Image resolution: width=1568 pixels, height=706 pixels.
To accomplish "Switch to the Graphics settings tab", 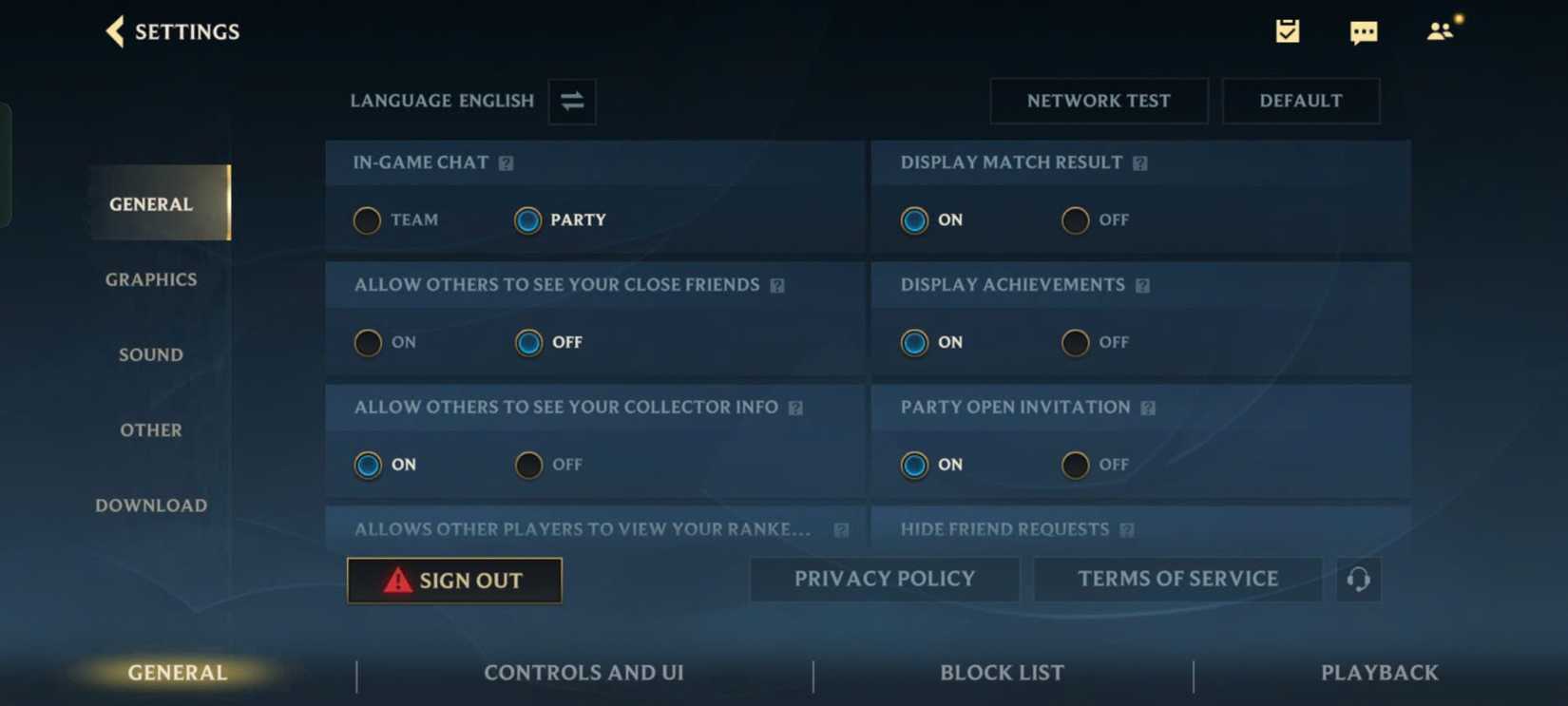I will 150,279.
